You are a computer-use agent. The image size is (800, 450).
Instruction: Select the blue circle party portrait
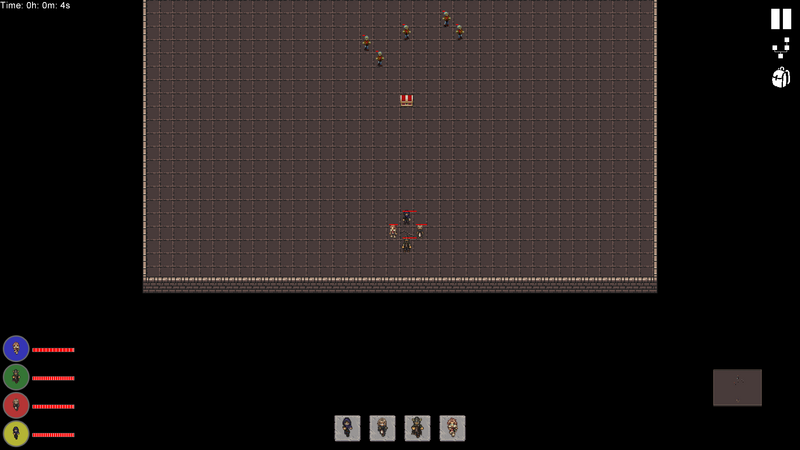(16, 349)
